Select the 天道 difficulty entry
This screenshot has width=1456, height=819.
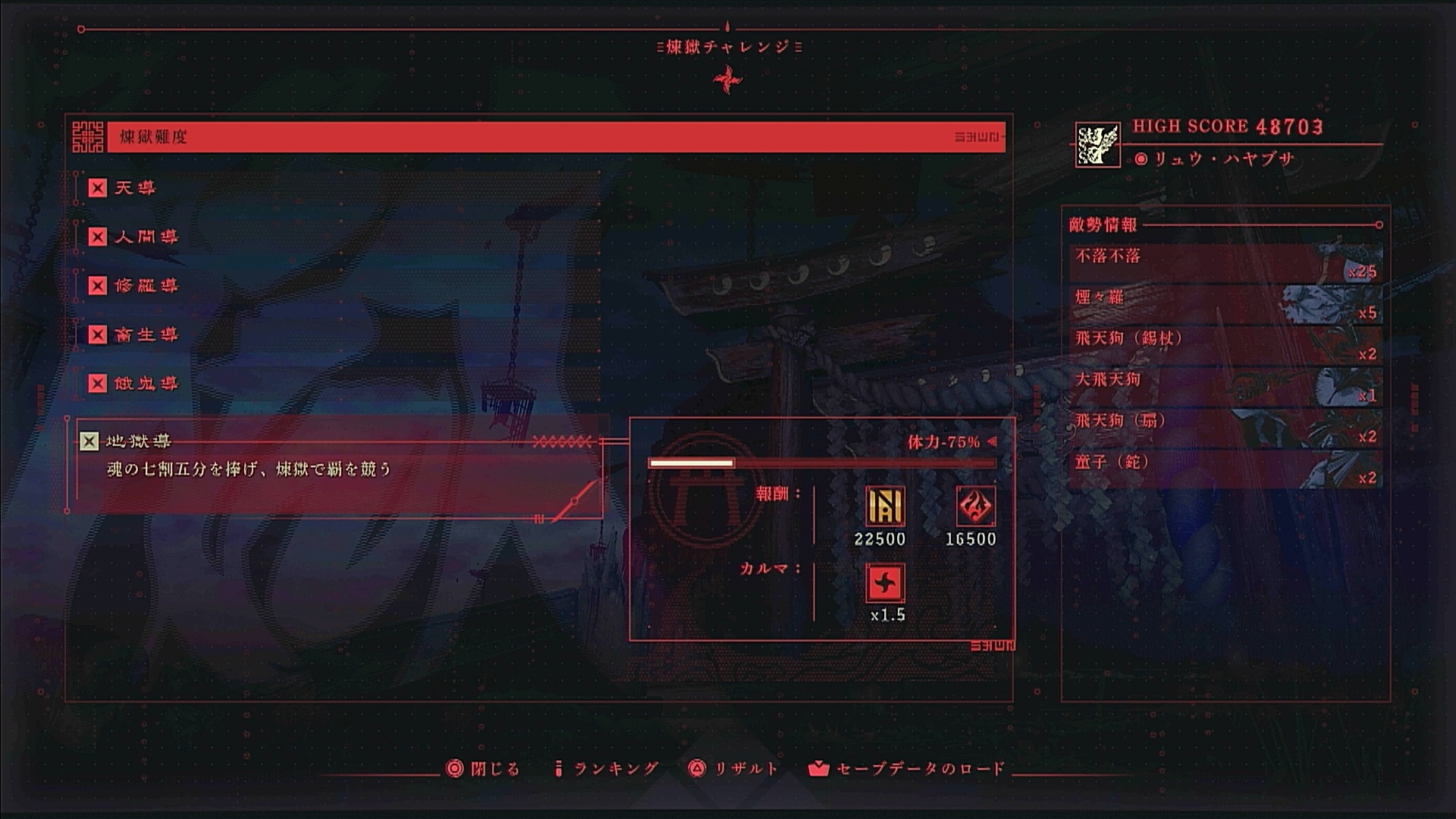pos(135,188)
